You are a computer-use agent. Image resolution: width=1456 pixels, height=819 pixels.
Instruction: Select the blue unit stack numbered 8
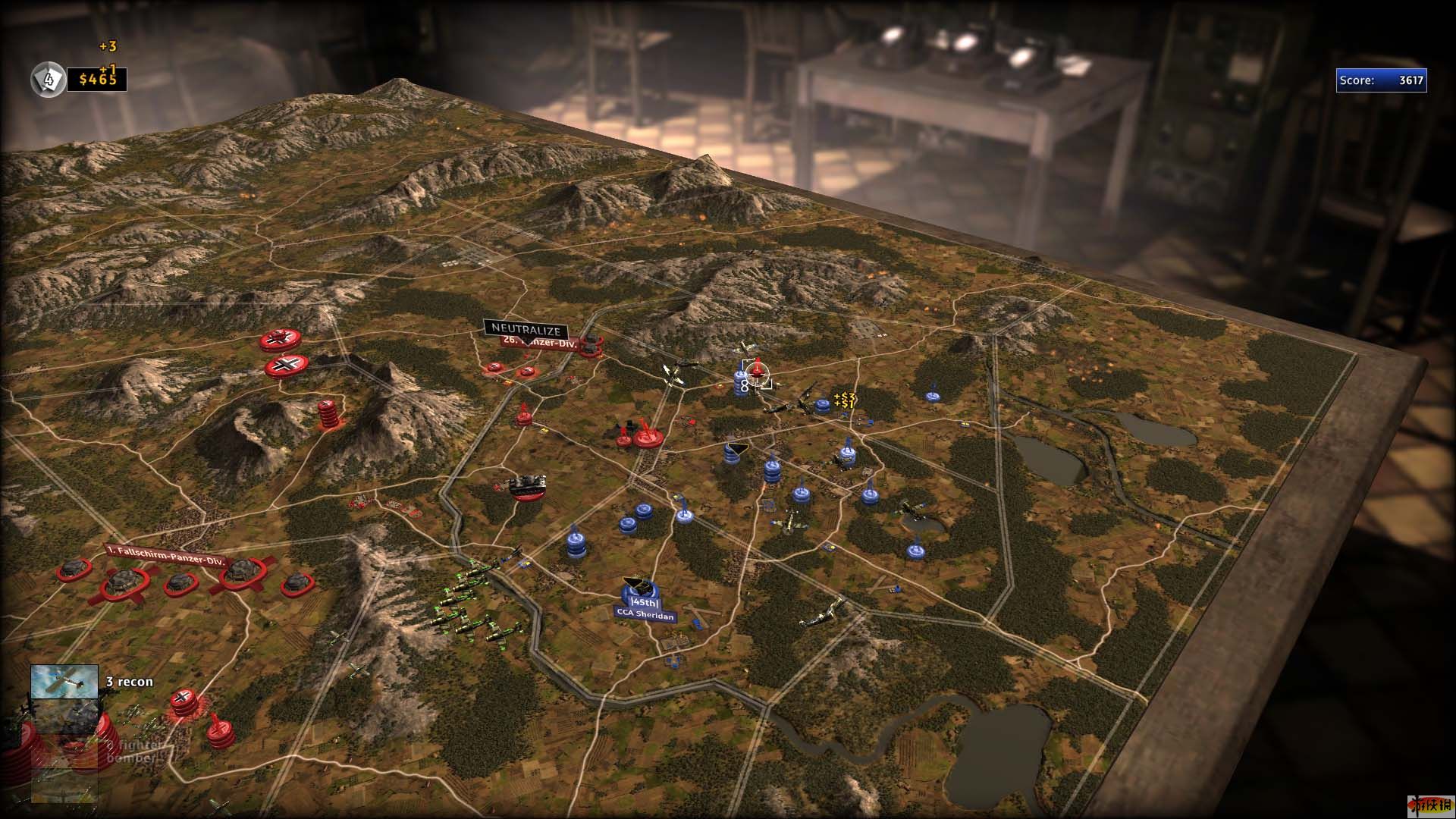pos(742,383)
